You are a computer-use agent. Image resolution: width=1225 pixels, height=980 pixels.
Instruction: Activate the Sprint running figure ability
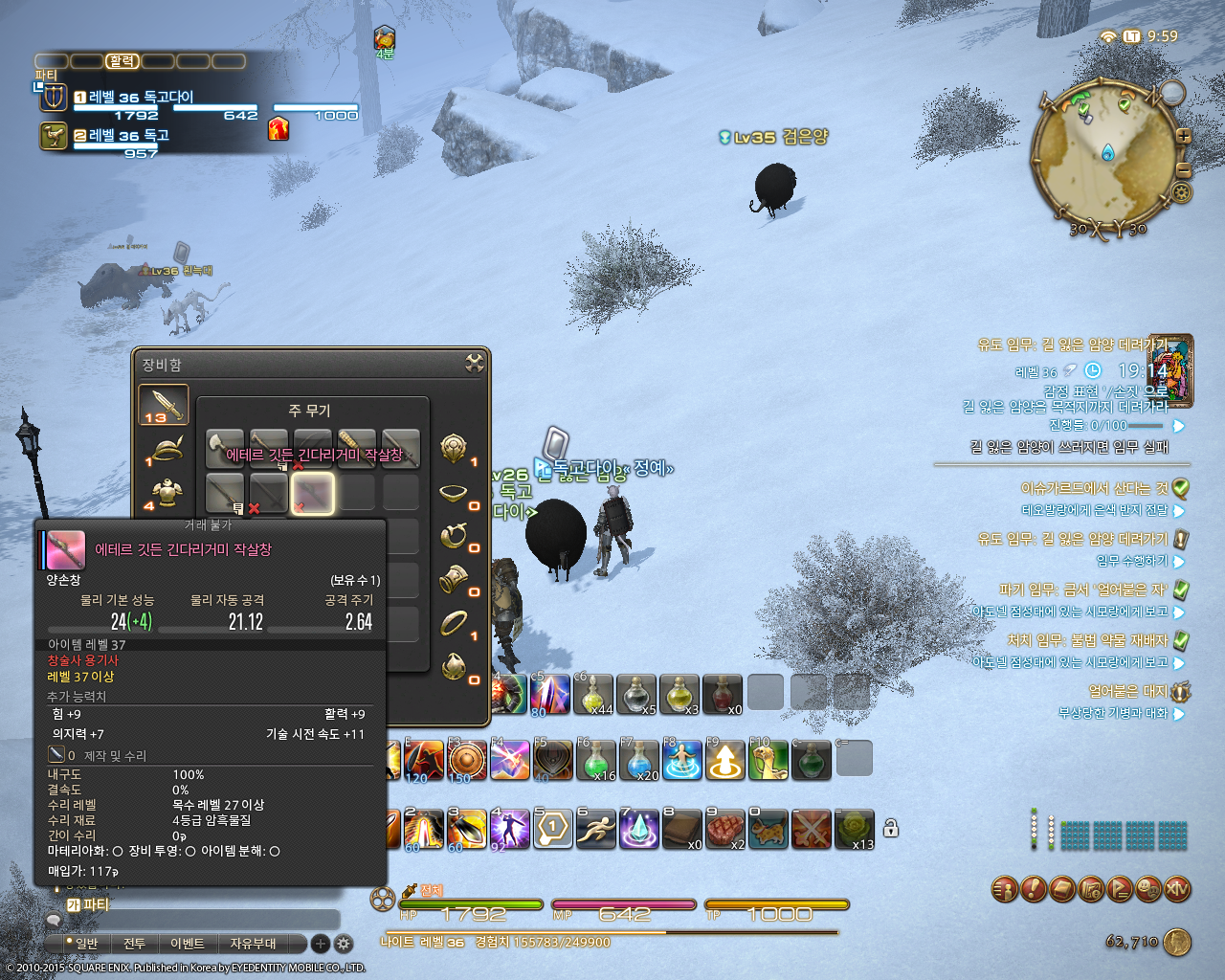[595, 829]
